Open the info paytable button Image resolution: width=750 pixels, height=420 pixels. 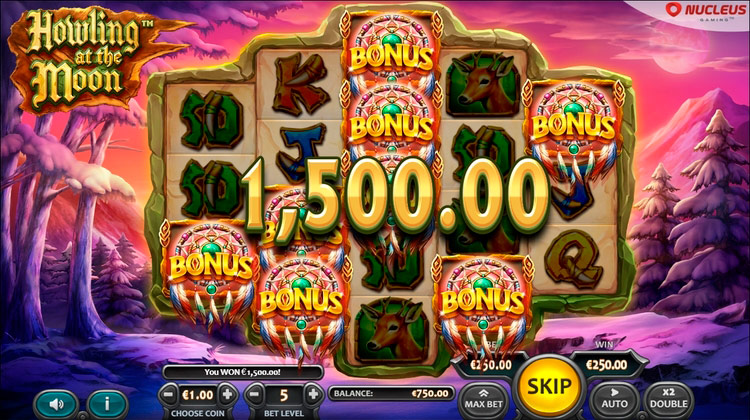pos(108,405)
